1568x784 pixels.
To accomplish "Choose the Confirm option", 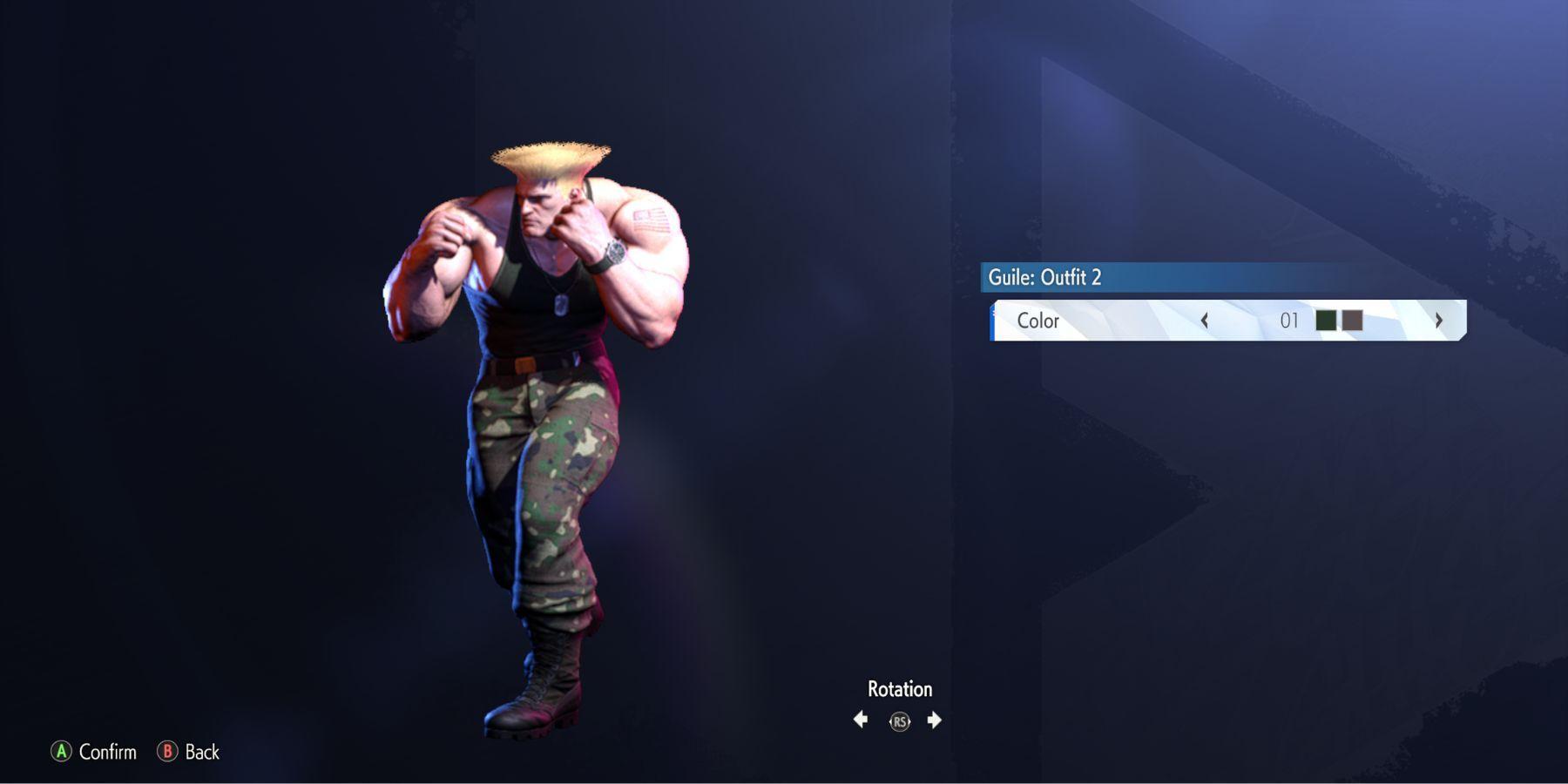I will coord(94,752).
